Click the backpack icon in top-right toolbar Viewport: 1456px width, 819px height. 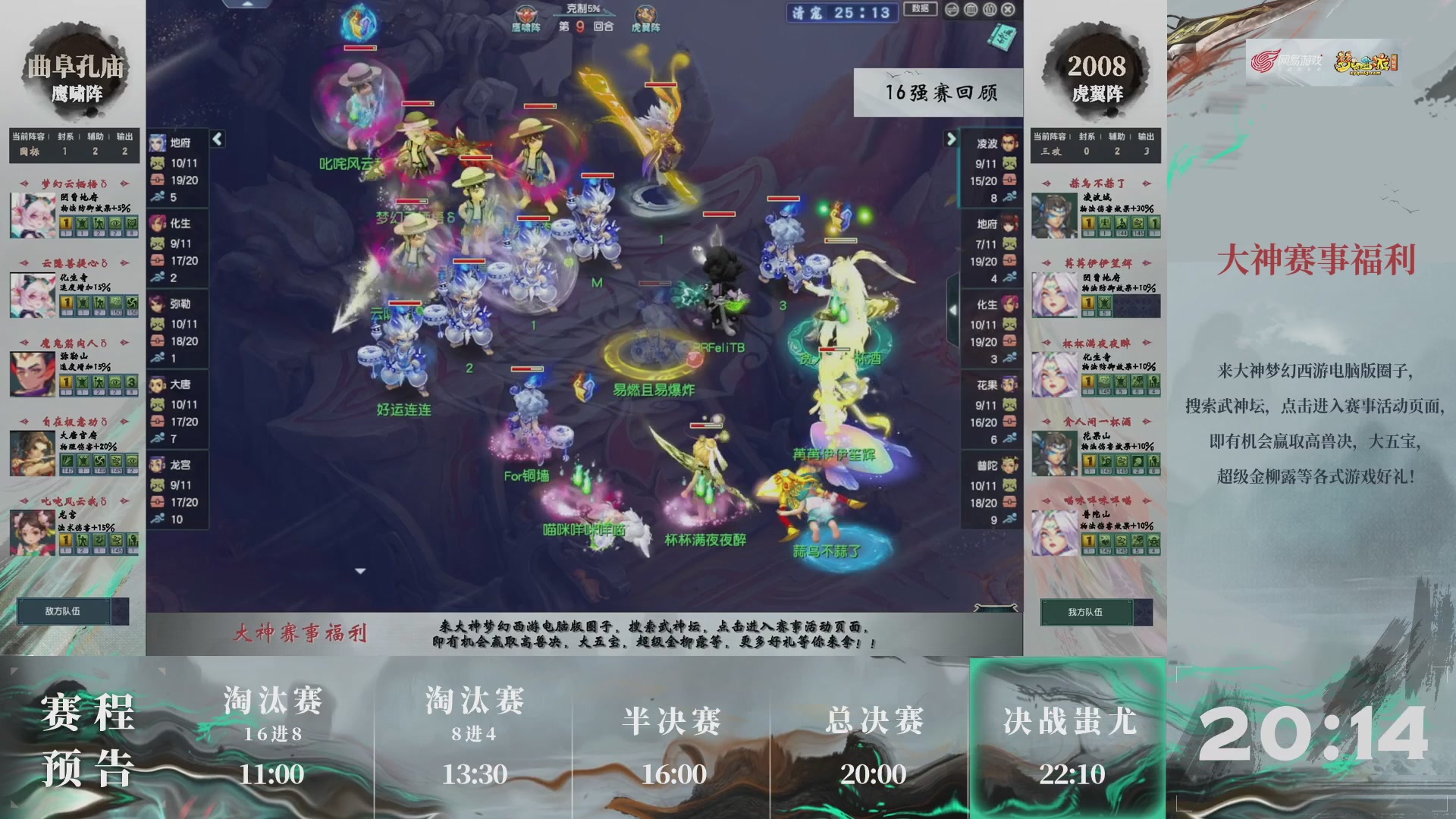click(971, 10)
